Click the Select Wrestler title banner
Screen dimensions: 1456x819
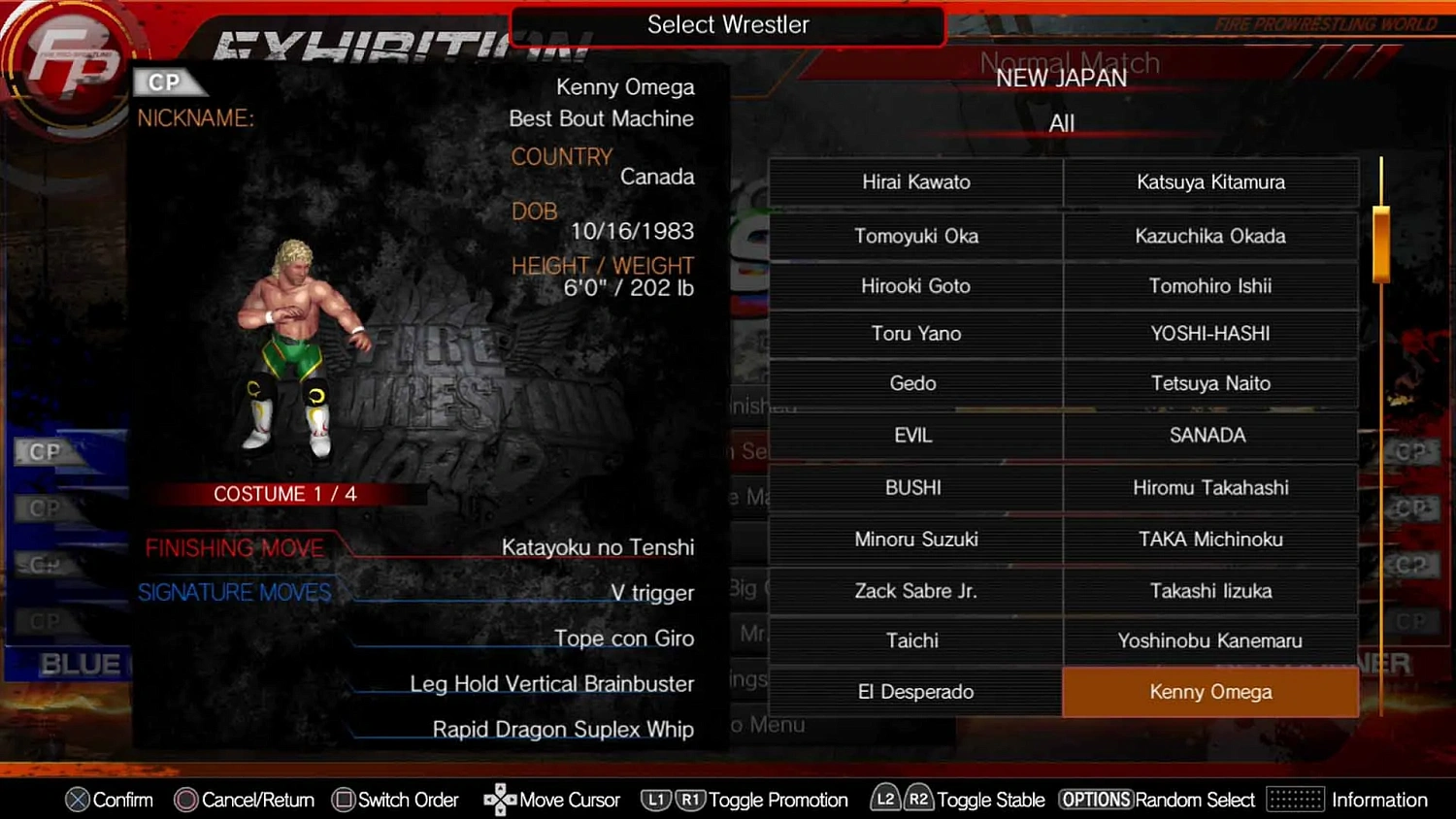[x=727, y=24]
